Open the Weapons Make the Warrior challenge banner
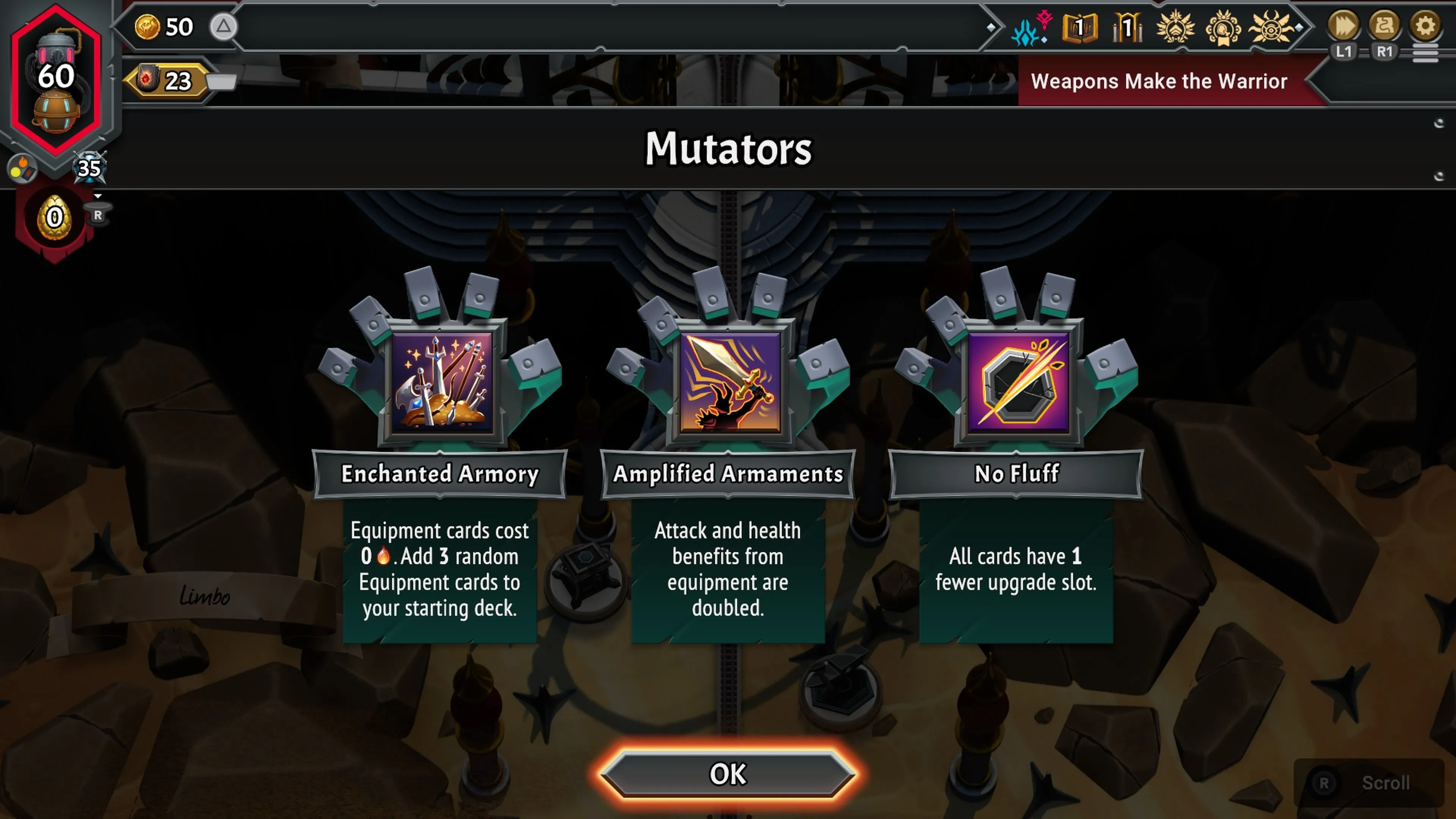1456x819 pixels. click(x=1159, y=82)
